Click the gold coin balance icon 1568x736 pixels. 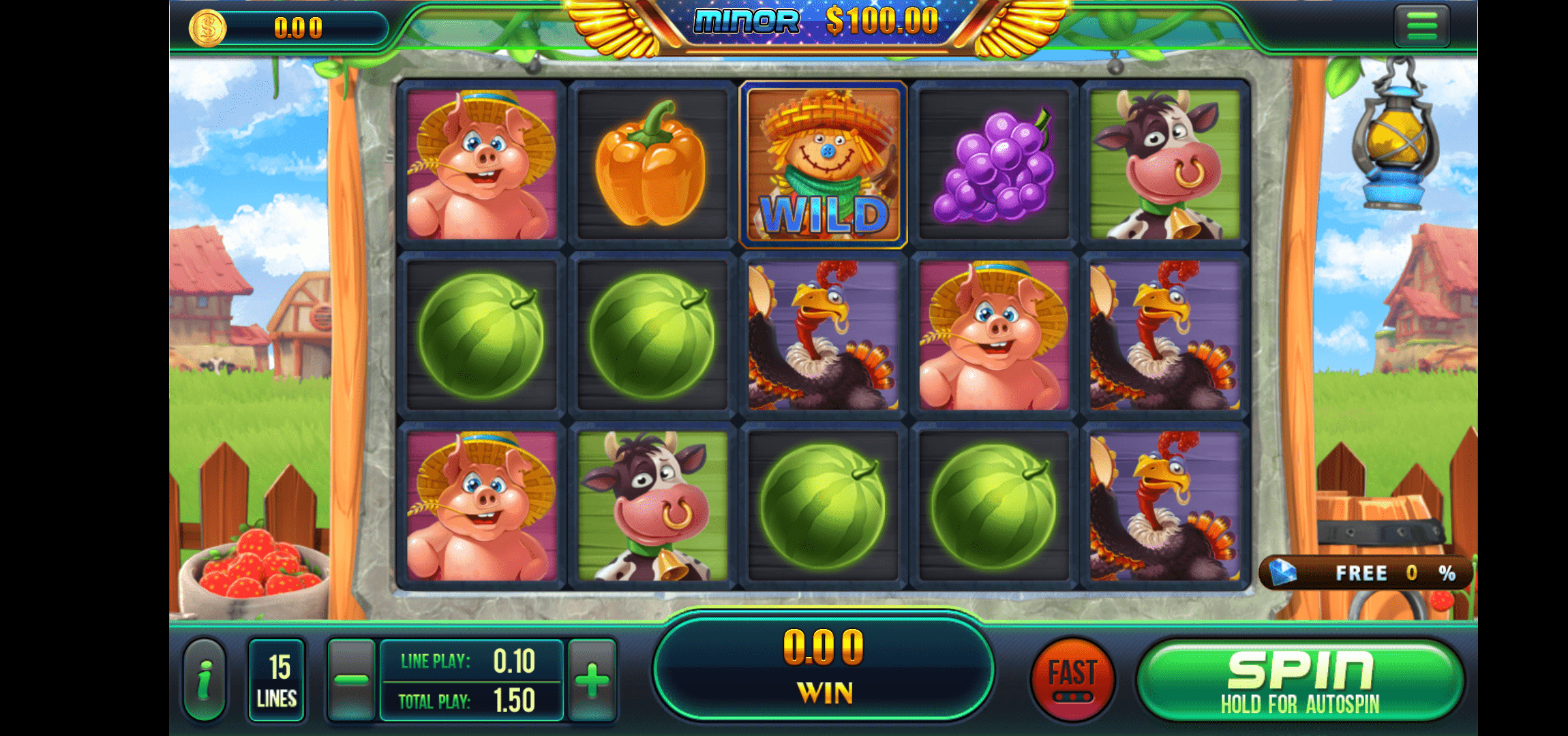[x=207, y=28]
